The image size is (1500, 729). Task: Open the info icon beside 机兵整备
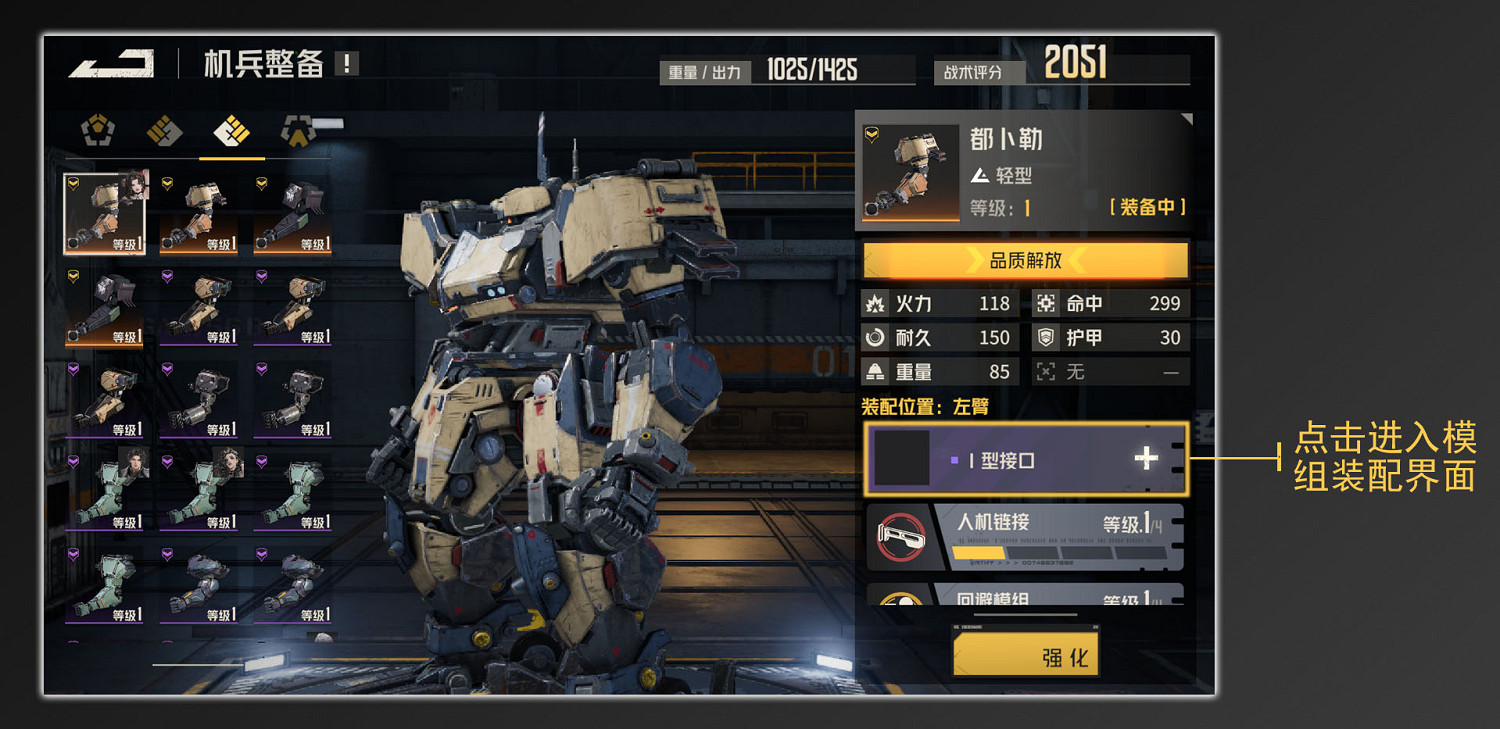click(x=347, y=64)
